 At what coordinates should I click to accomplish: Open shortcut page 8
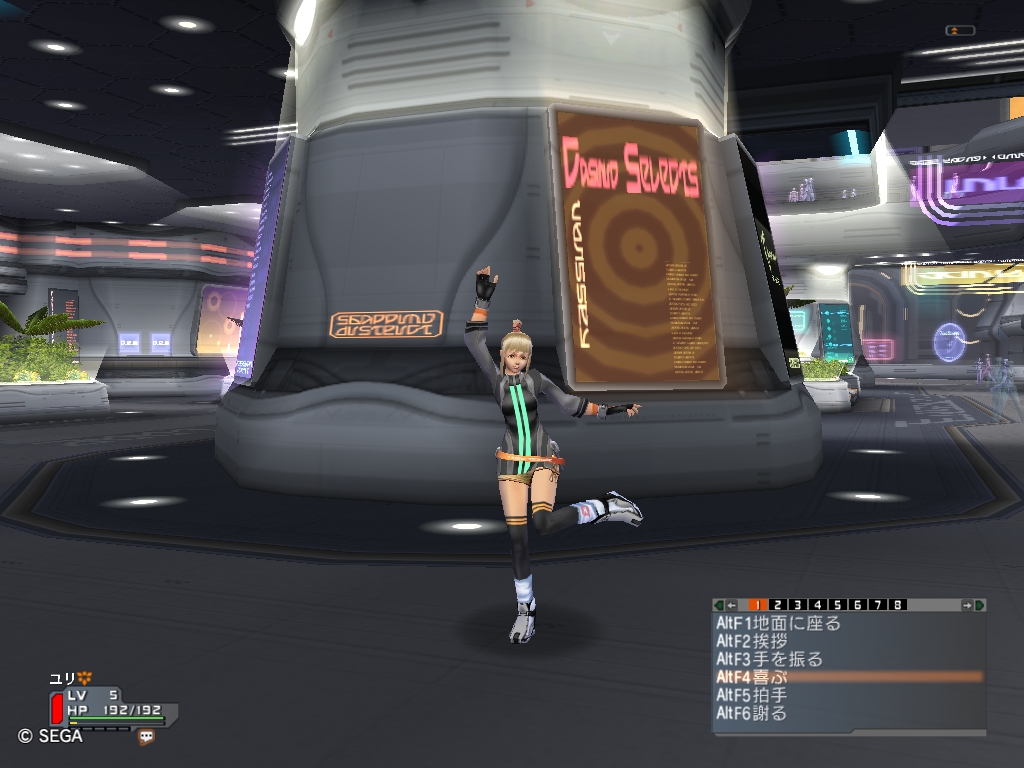[898, 605]
